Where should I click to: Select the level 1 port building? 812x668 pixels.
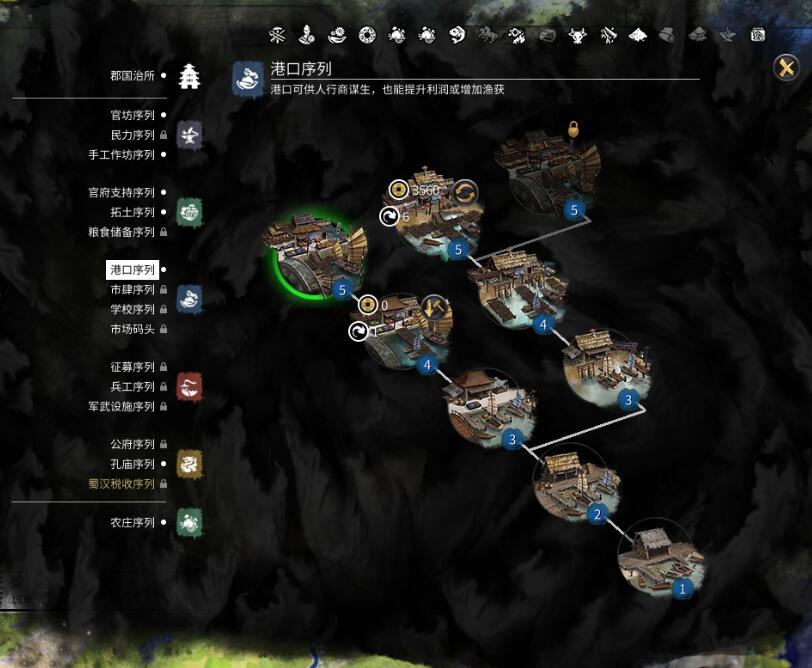pyautogui.click(x=659, y=559)
